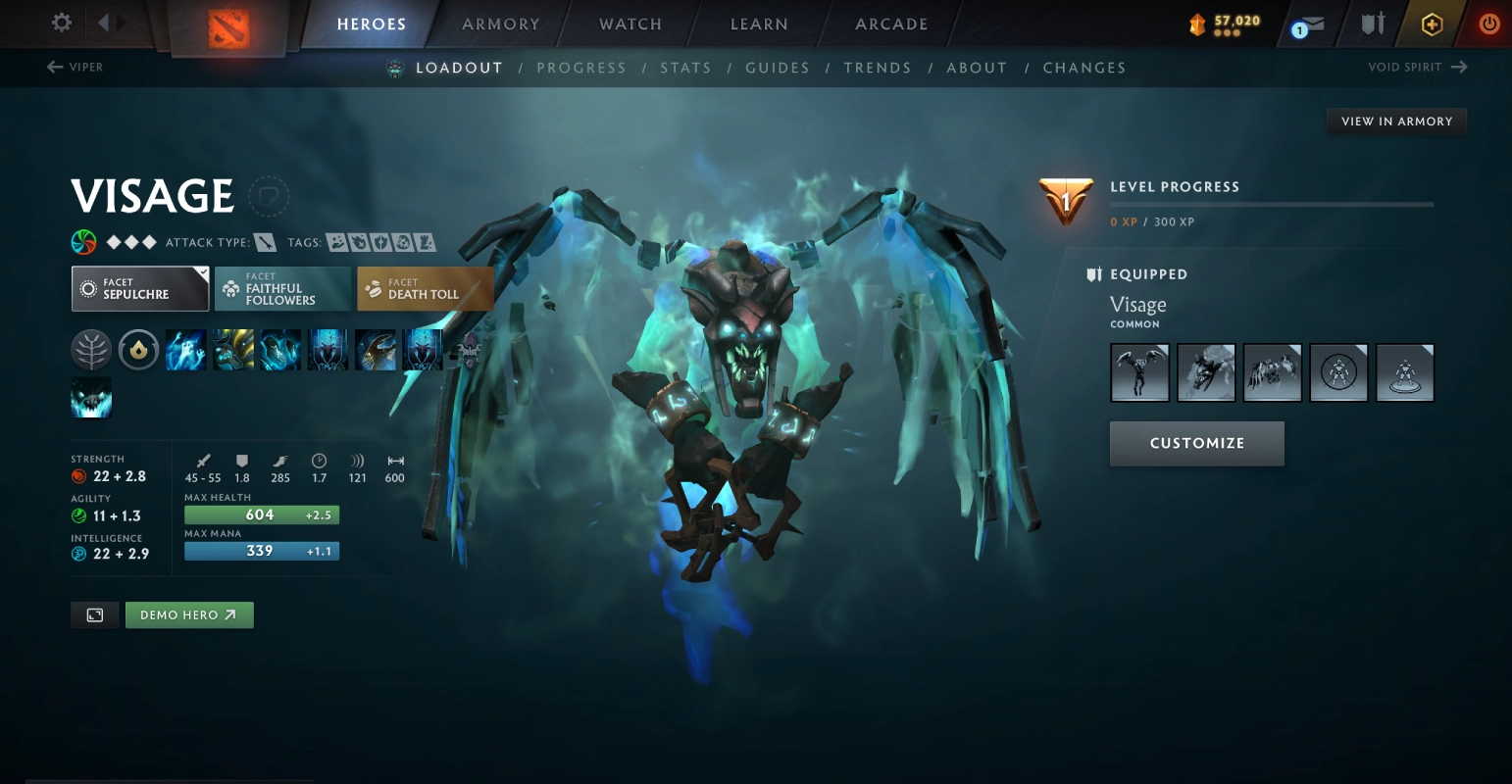This screenshot has height=784, width=1512.
Task: Go to previous hero Viper
Action: pos(75,67)
